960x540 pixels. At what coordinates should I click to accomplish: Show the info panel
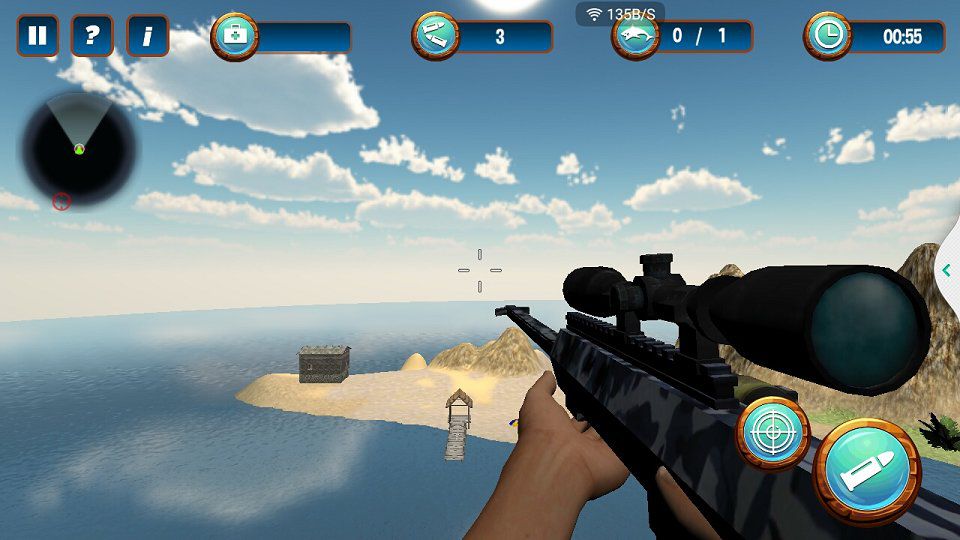point(147,36)
